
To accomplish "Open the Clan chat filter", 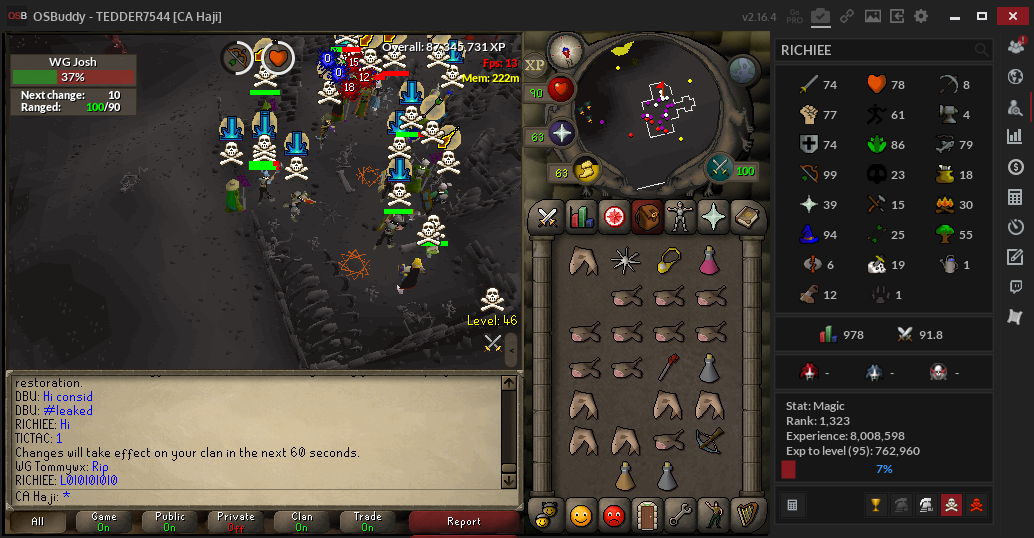I will click(x=302, y=522).
